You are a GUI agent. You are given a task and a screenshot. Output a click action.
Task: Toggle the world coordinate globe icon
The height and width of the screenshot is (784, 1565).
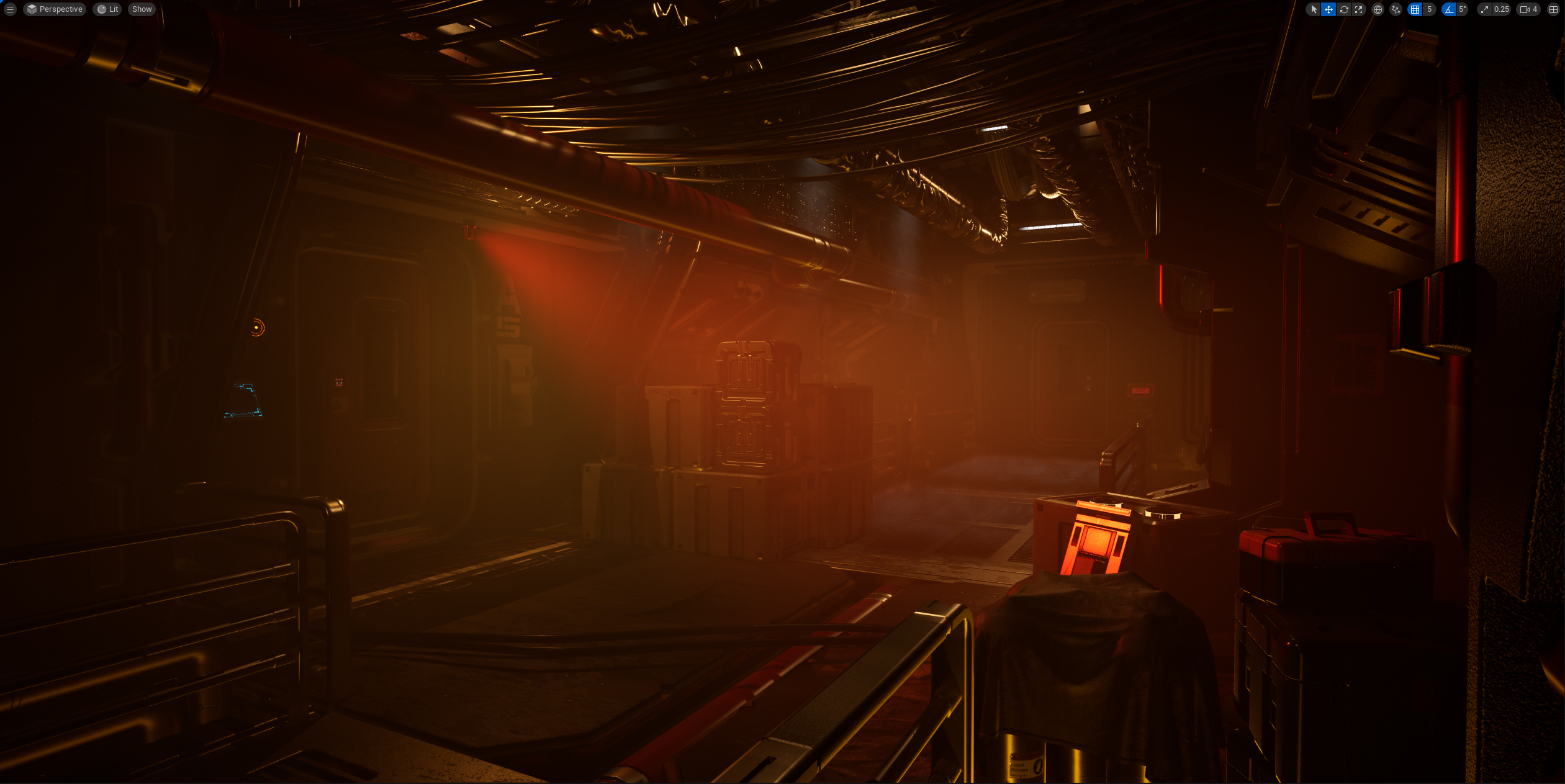click(x=1378, y=9)
